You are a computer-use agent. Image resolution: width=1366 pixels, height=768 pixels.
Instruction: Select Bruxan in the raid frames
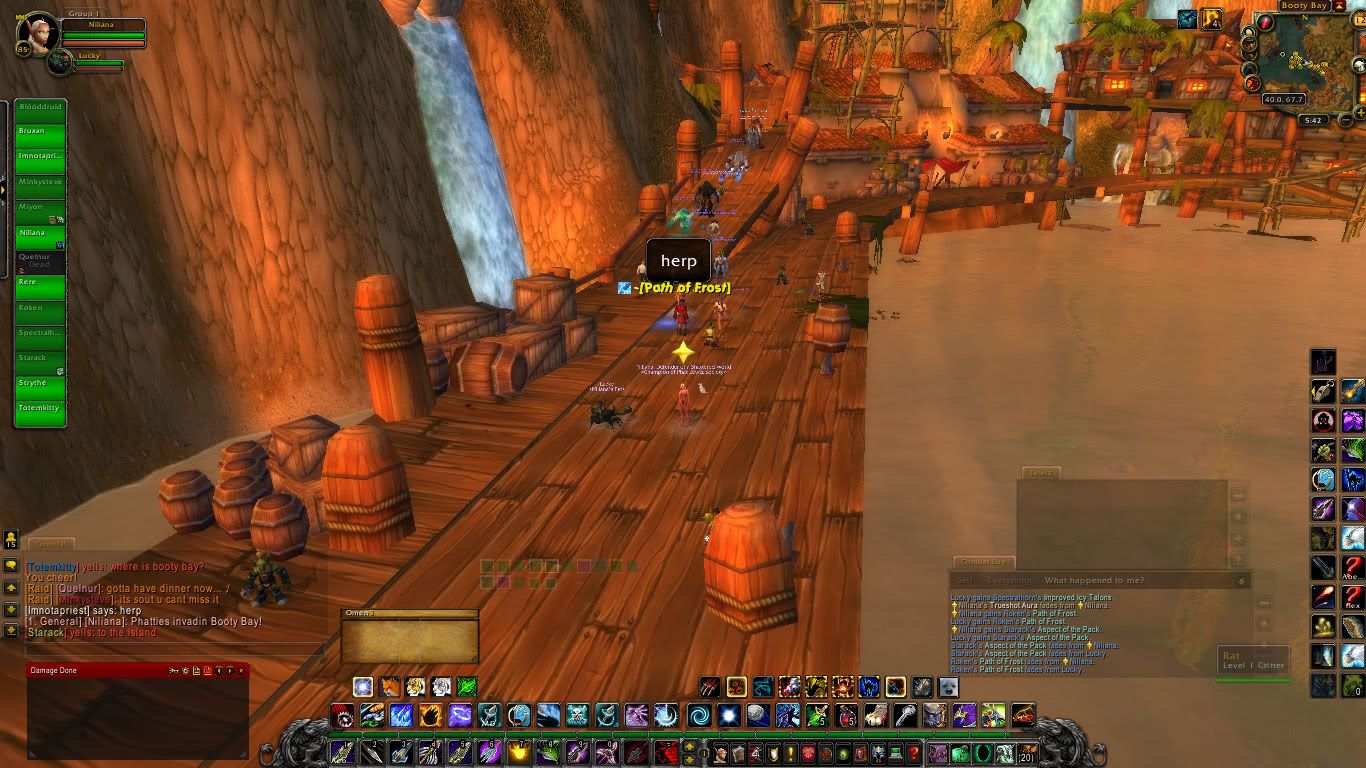point(40,131)
